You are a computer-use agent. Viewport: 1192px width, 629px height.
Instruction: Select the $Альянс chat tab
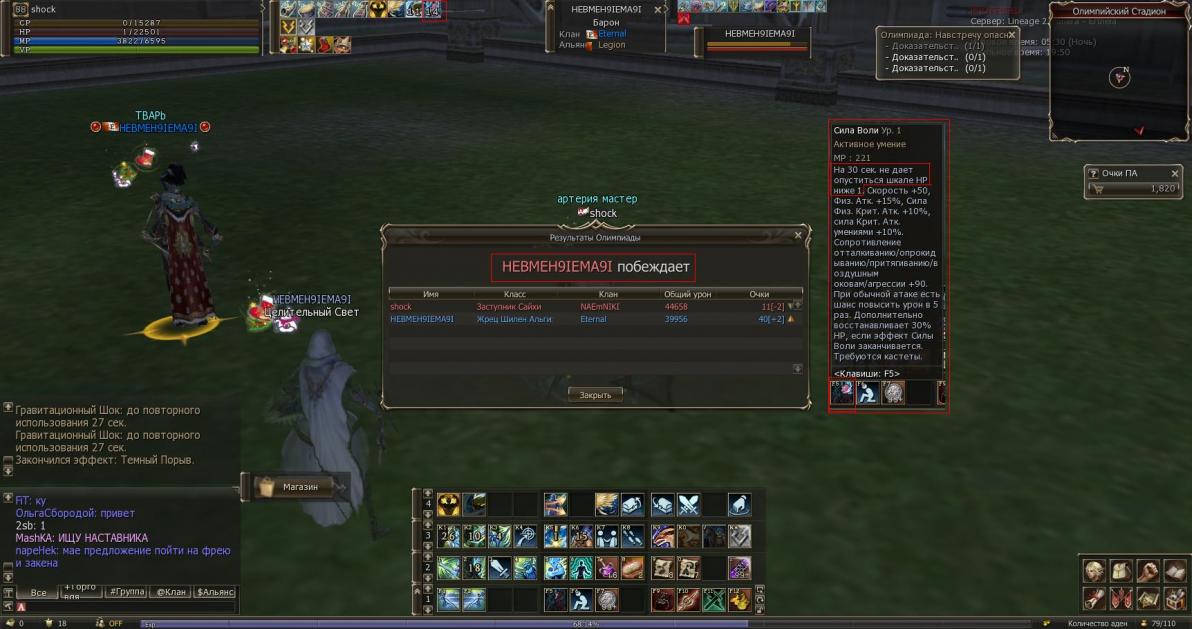pos(215,592)
